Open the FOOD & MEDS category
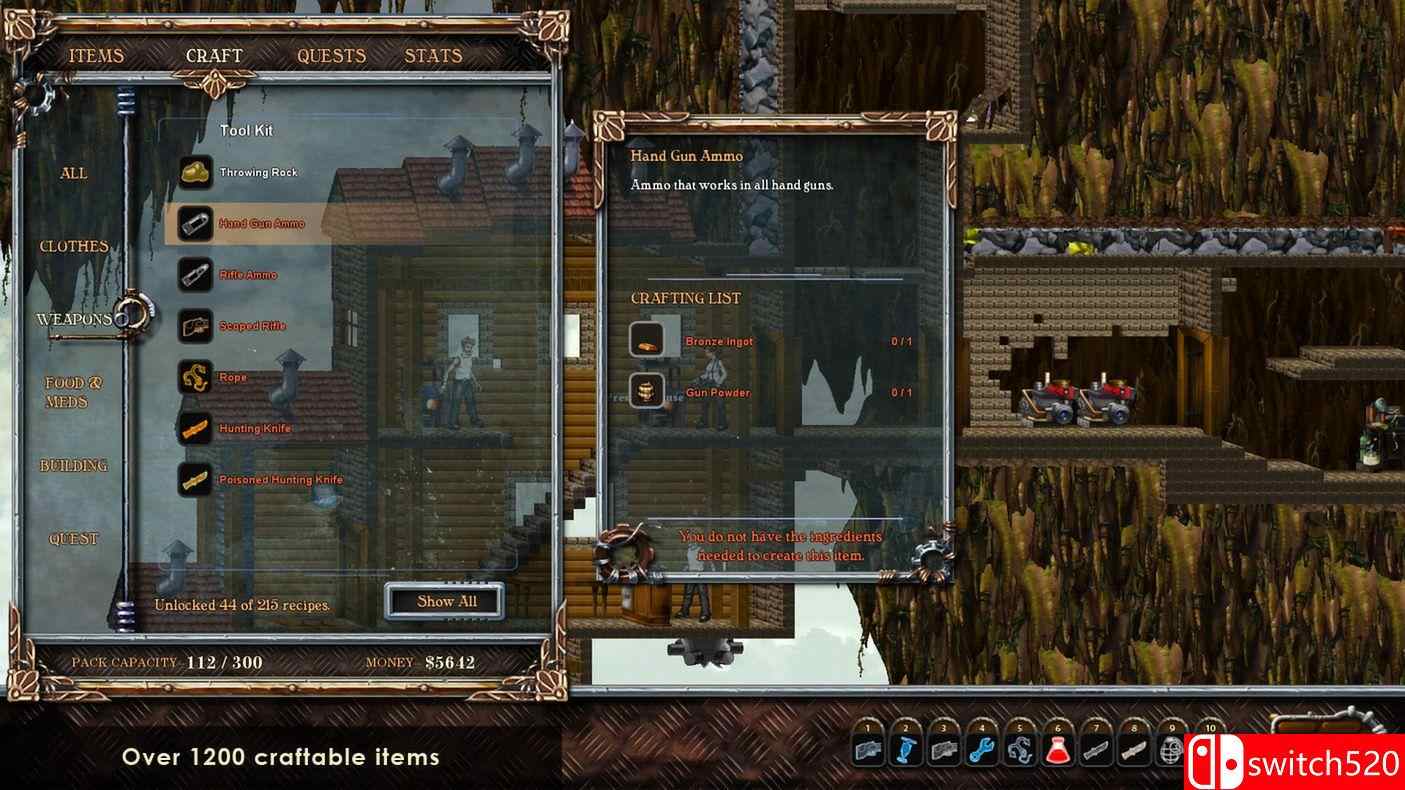This screenshot has height=790, width=1405. point(72,391)
